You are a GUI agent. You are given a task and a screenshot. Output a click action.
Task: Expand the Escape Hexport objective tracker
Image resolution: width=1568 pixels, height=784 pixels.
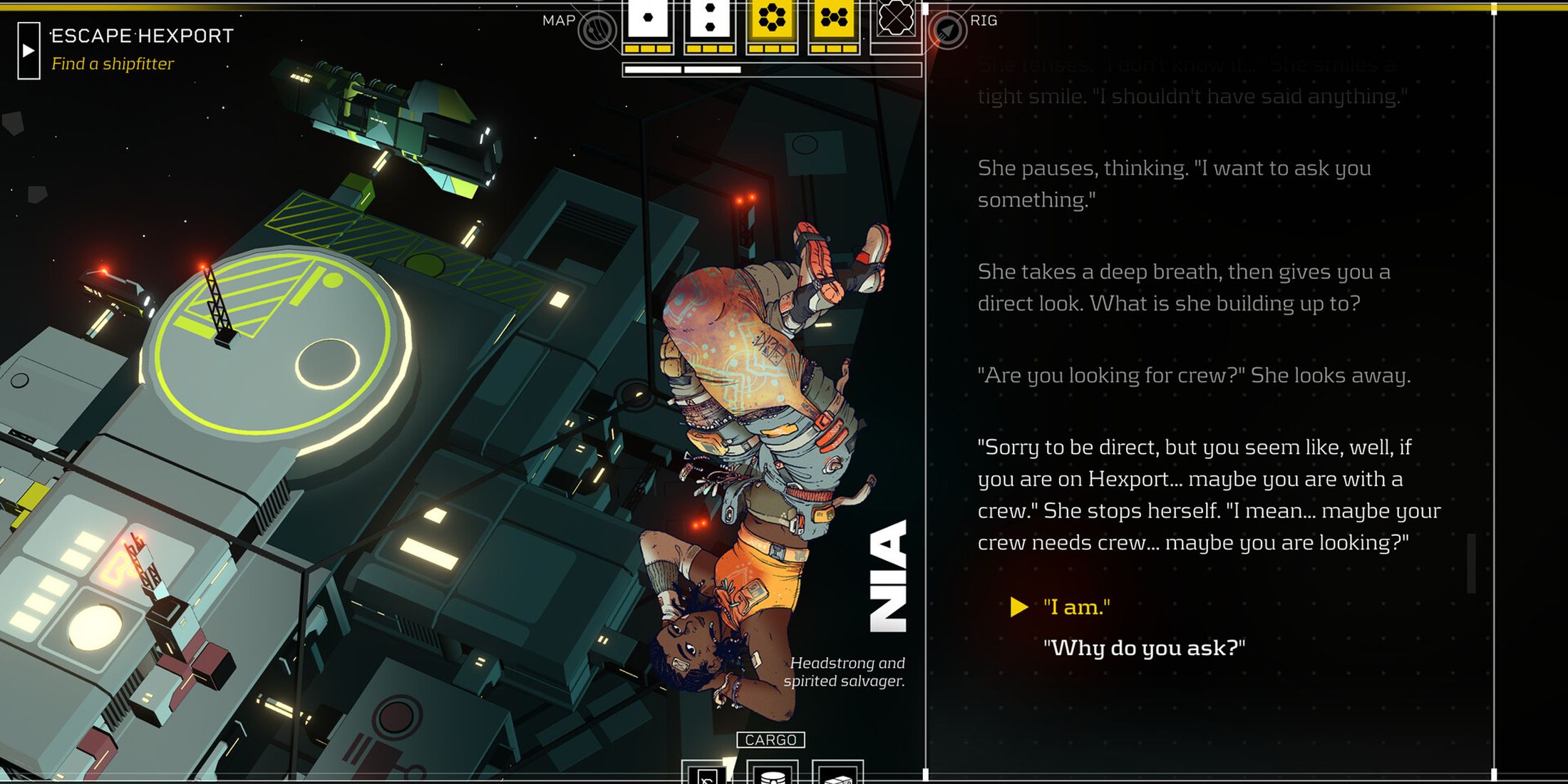(29, 51)
